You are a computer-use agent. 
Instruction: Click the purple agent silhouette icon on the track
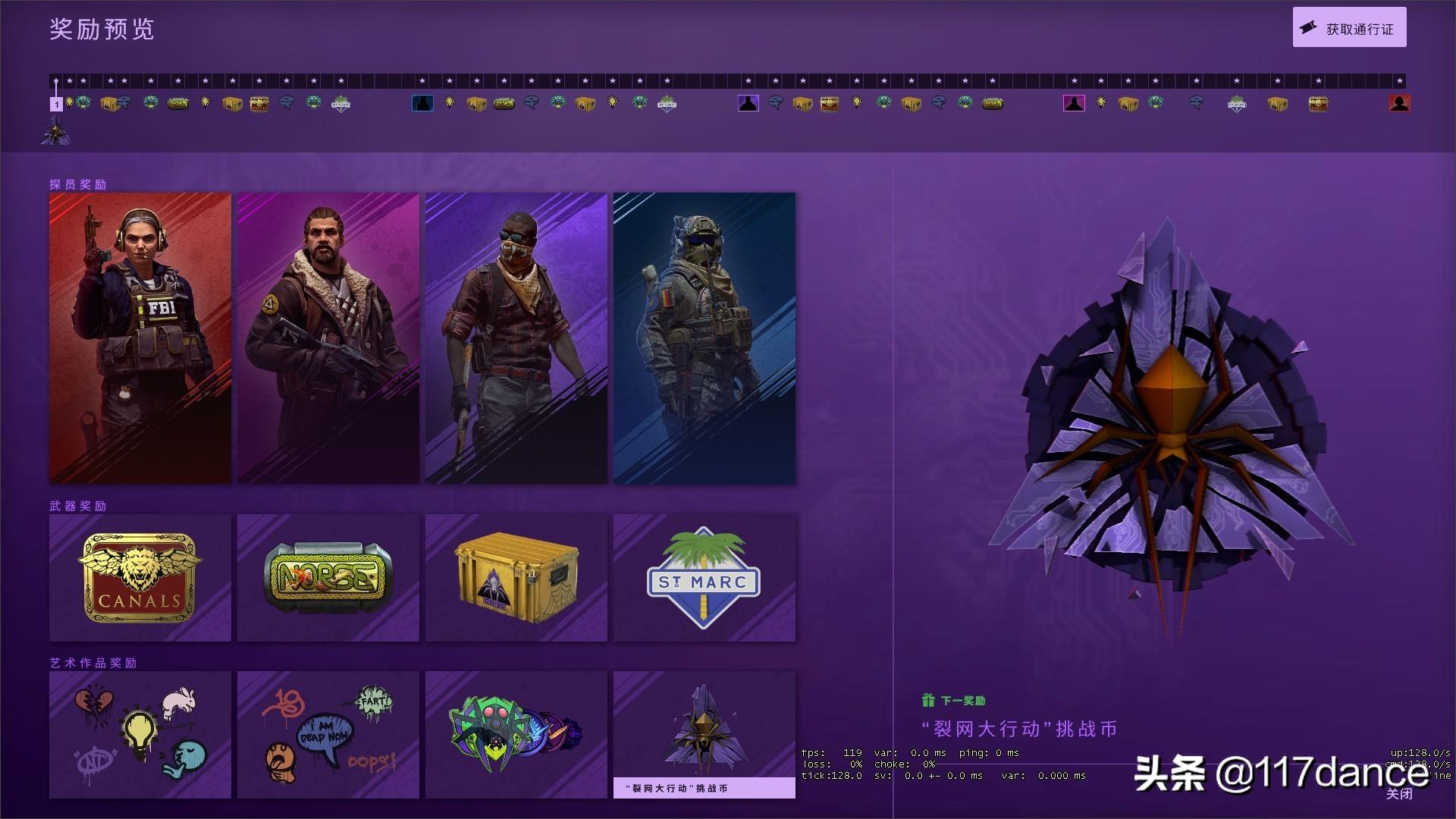pos(749,103)
